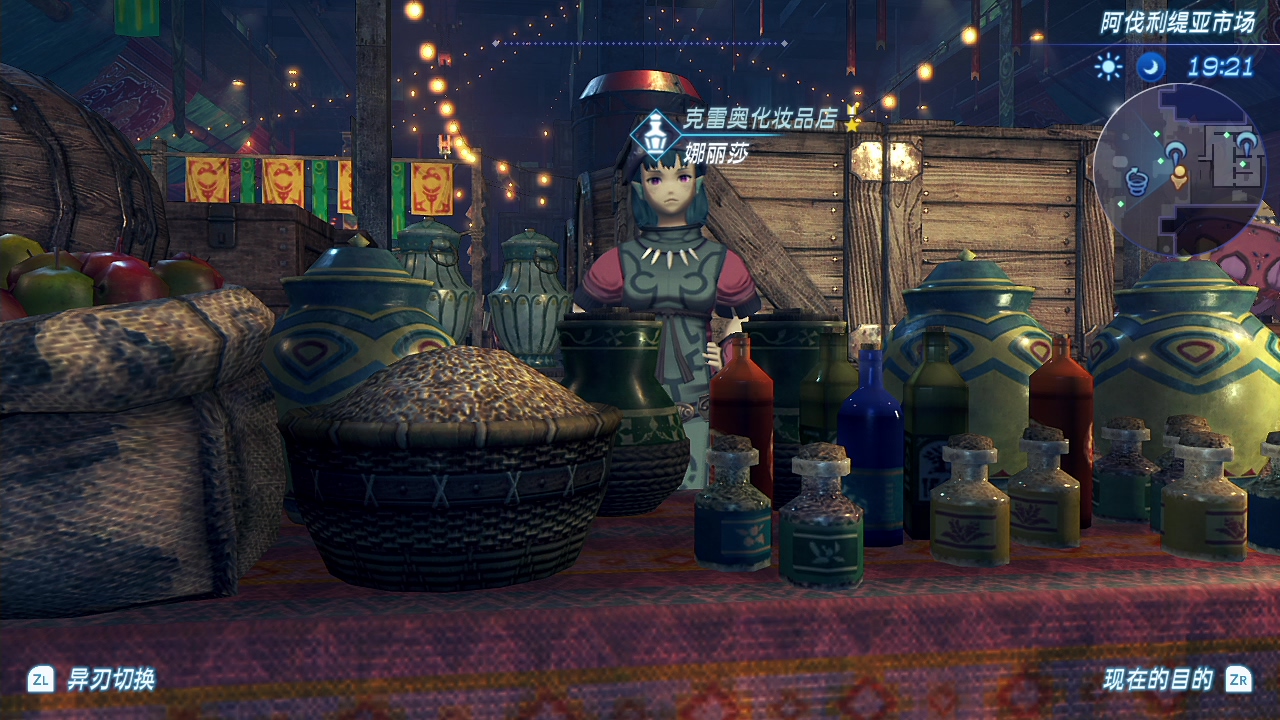Click the shop icon beside 克雷奥化妆品店
Viewport: 1280px width, 720px height.
pyautogui.click(x=656, y=134)
